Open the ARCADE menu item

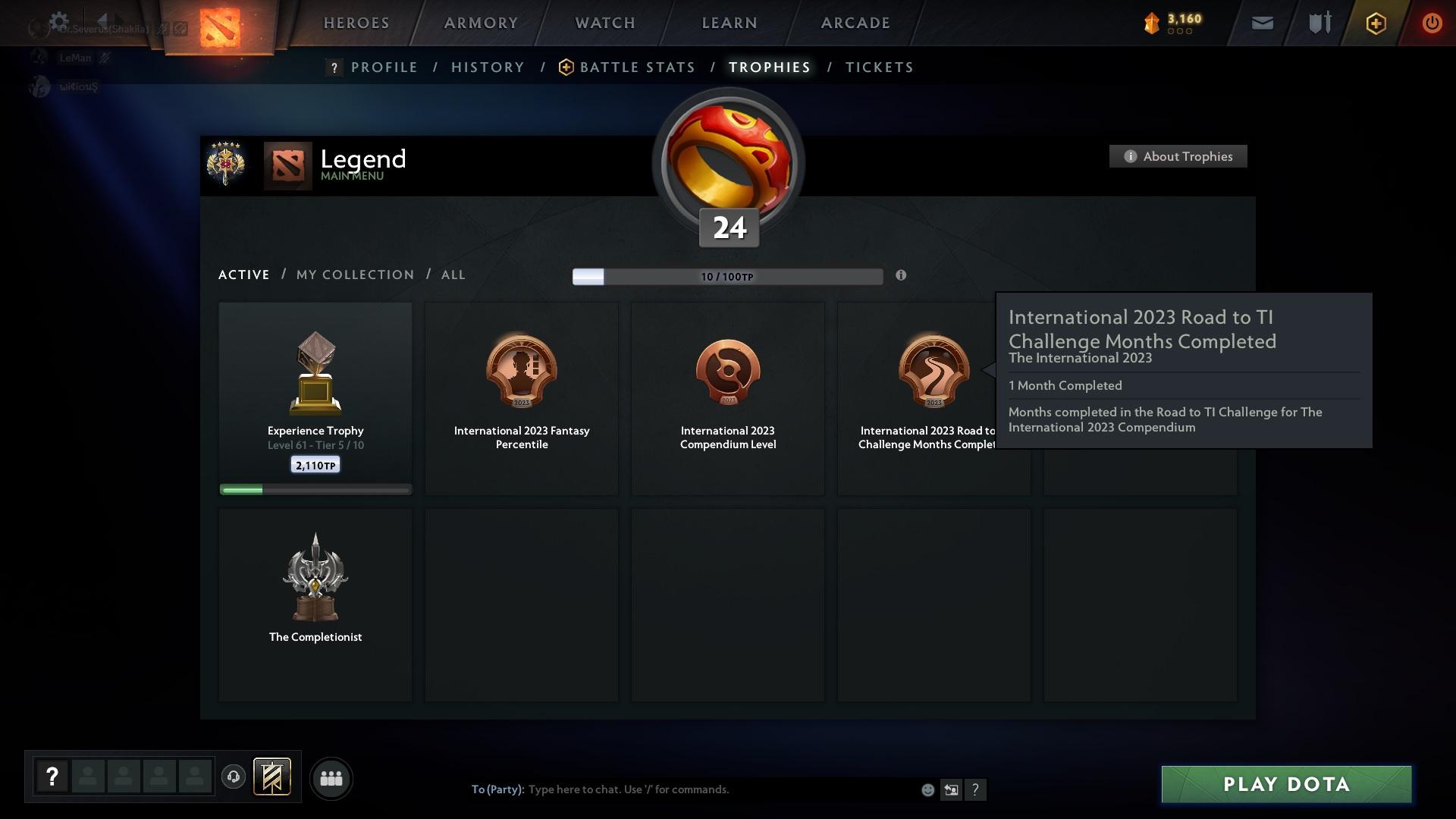855,23
